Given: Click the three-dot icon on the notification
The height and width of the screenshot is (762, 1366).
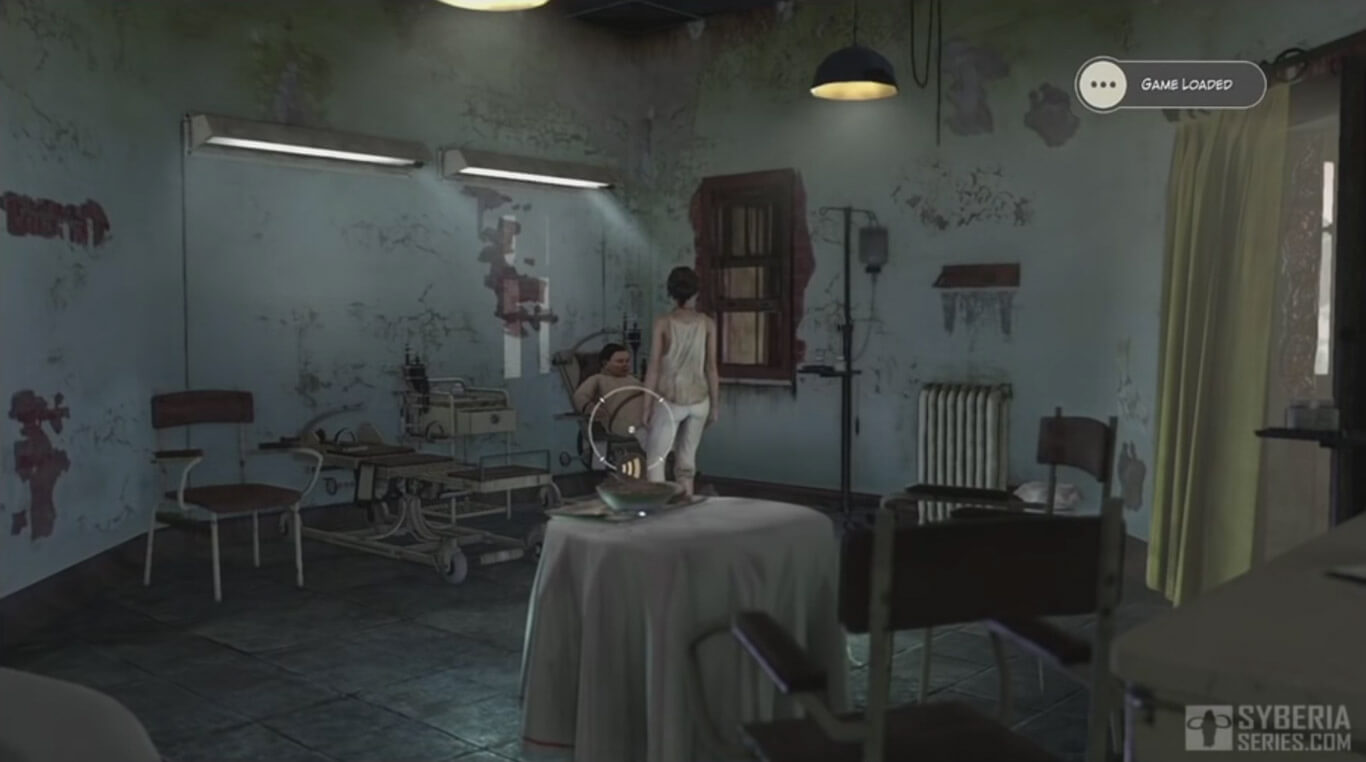Looking at the screenshot, I should pyautogui.click(x=1104, y=85).
